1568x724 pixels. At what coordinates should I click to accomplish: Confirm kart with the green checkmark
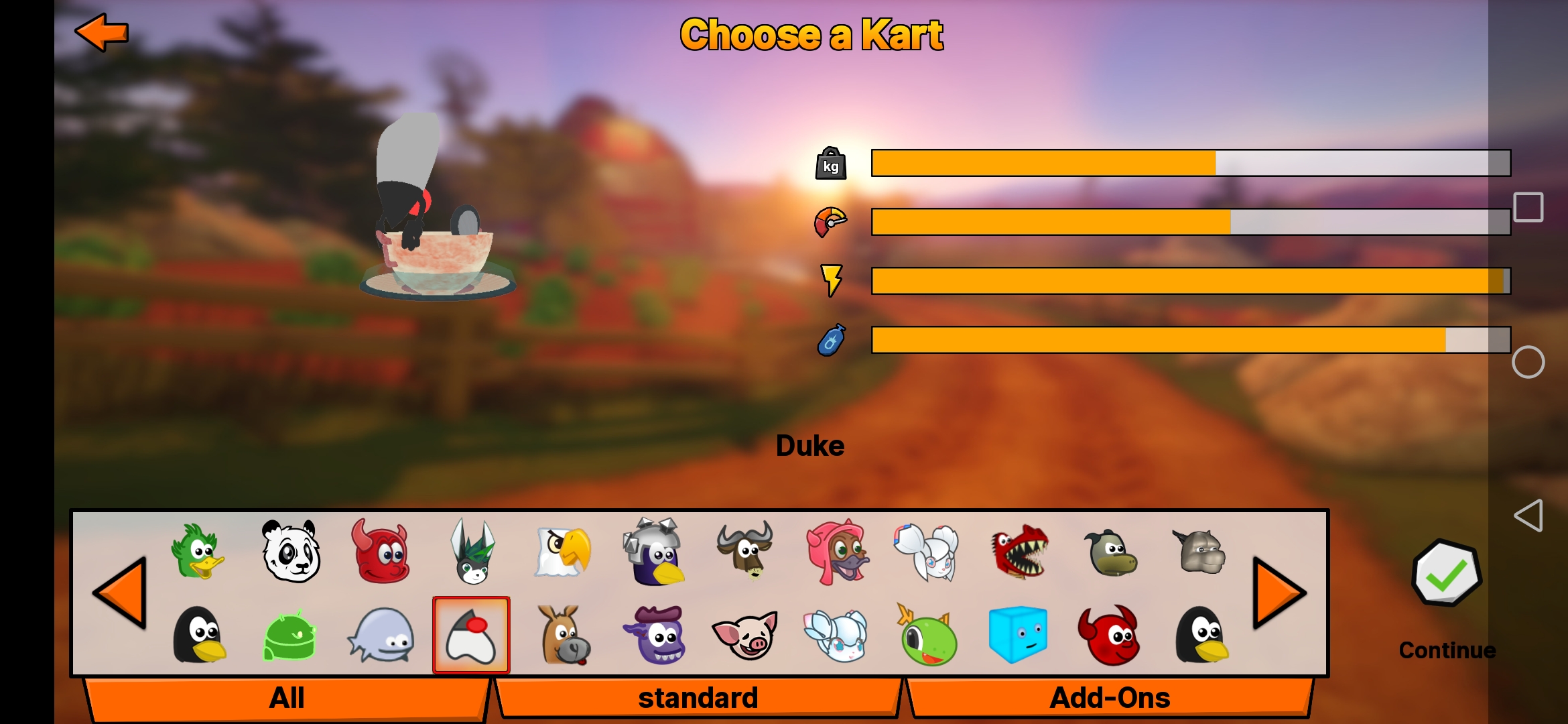pos(1446,574)
